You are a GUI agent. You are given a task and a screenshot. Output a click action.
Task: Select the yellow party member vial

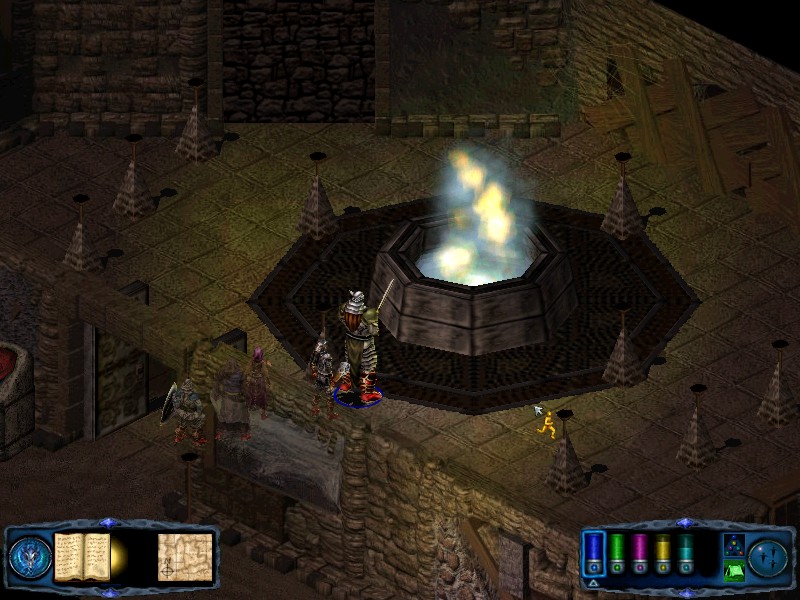663,550
